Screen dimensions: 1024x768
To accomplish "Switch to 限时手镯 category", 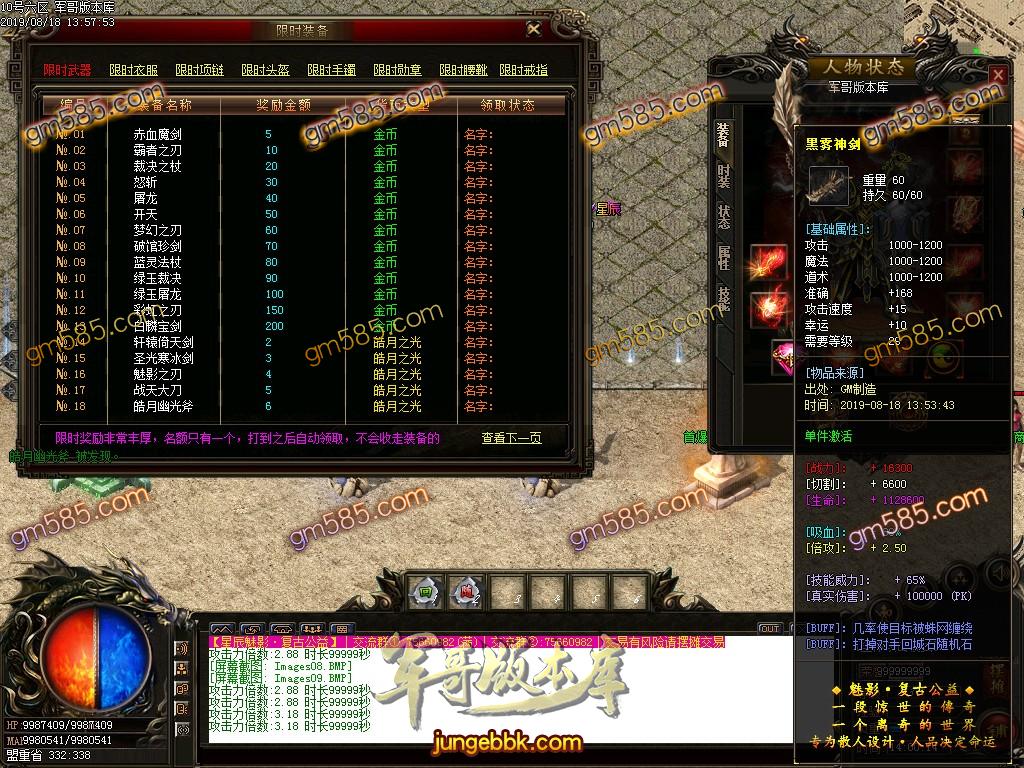I will [x=331, y=70].
